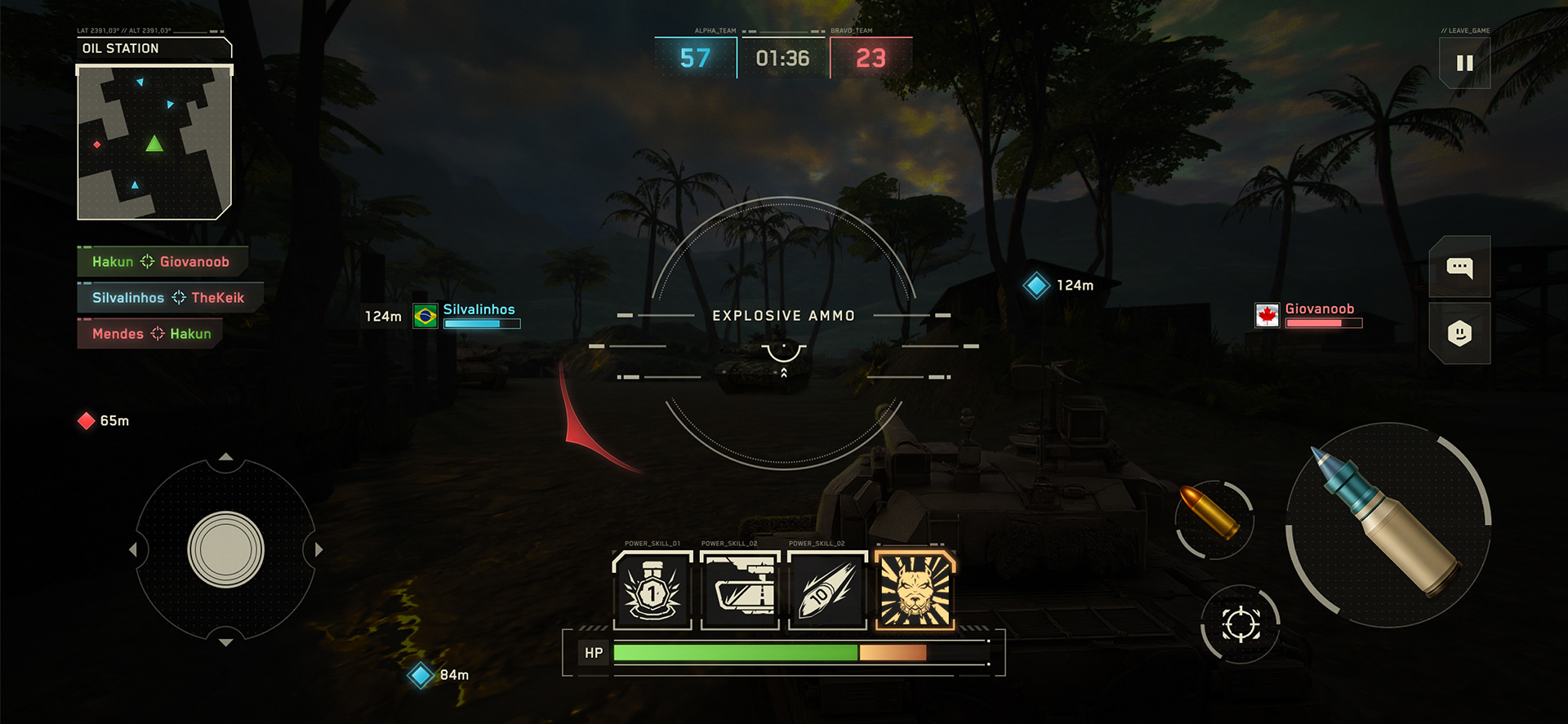
Task: Trigger the missile 10 power skill
Action: pos(827,590)
